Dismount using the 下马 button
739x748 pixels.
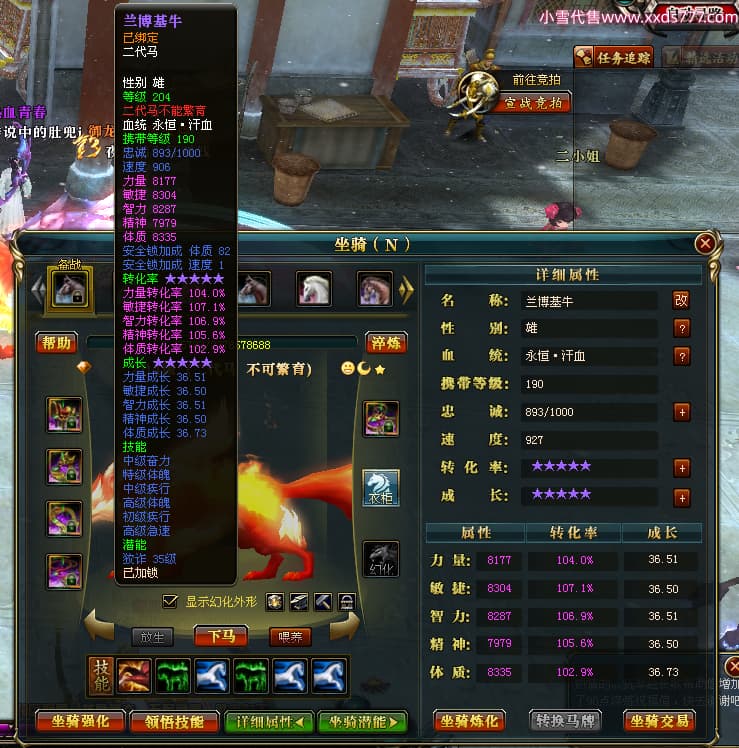pos(220,636)
